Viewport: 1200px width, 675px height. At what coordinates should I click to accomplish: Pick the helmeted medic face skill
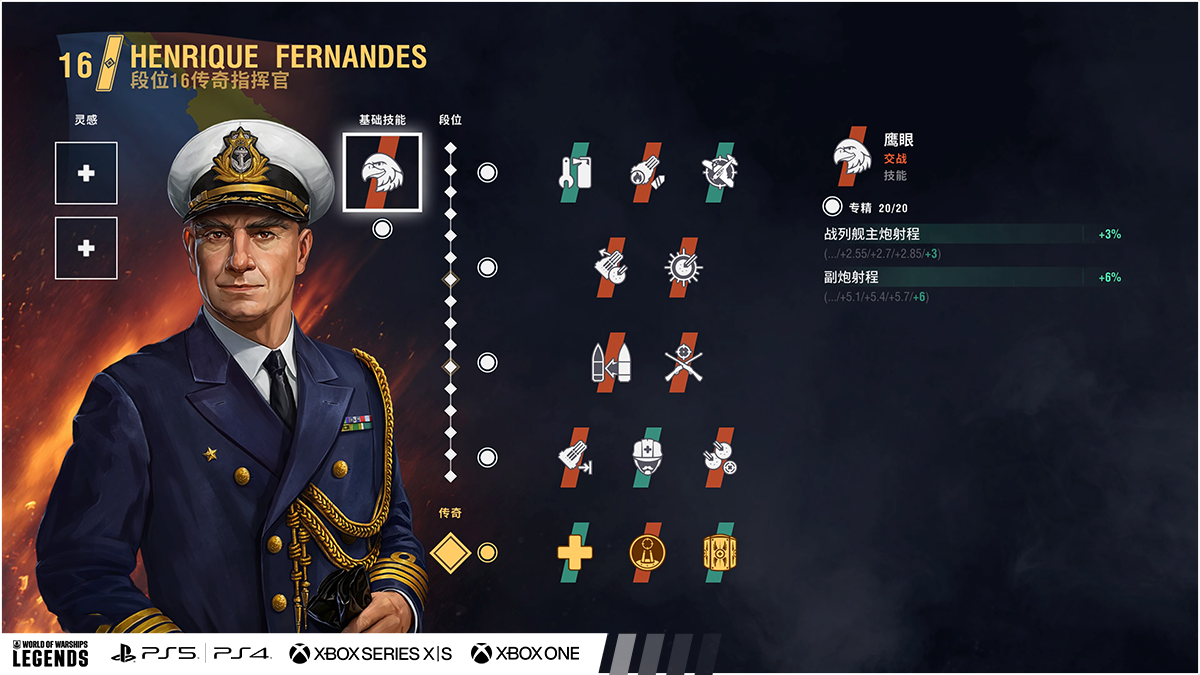click(647, 457)
